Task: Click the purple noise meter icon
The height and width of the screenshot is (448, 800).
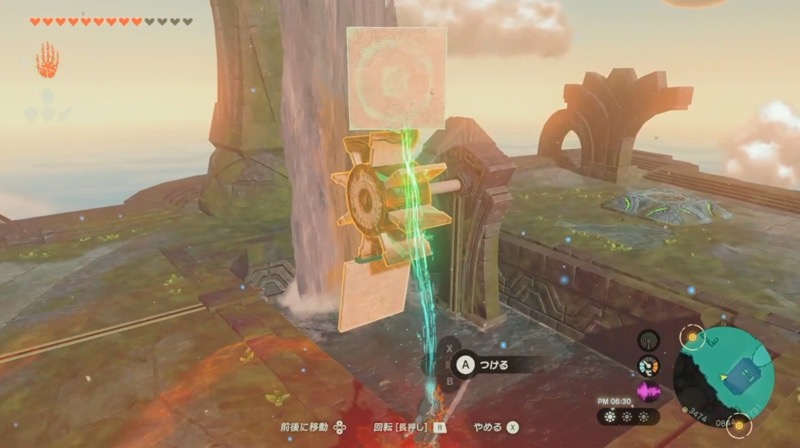Action: 649,390
